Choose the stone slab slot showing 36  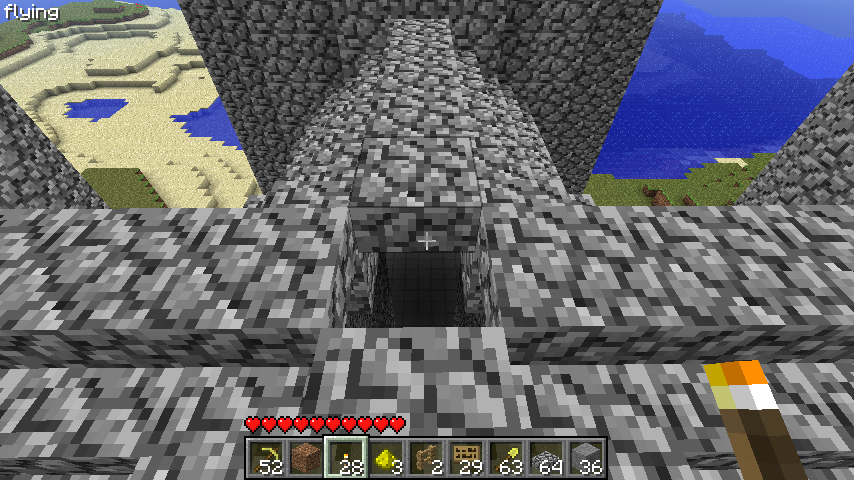(x=587, y=458)
